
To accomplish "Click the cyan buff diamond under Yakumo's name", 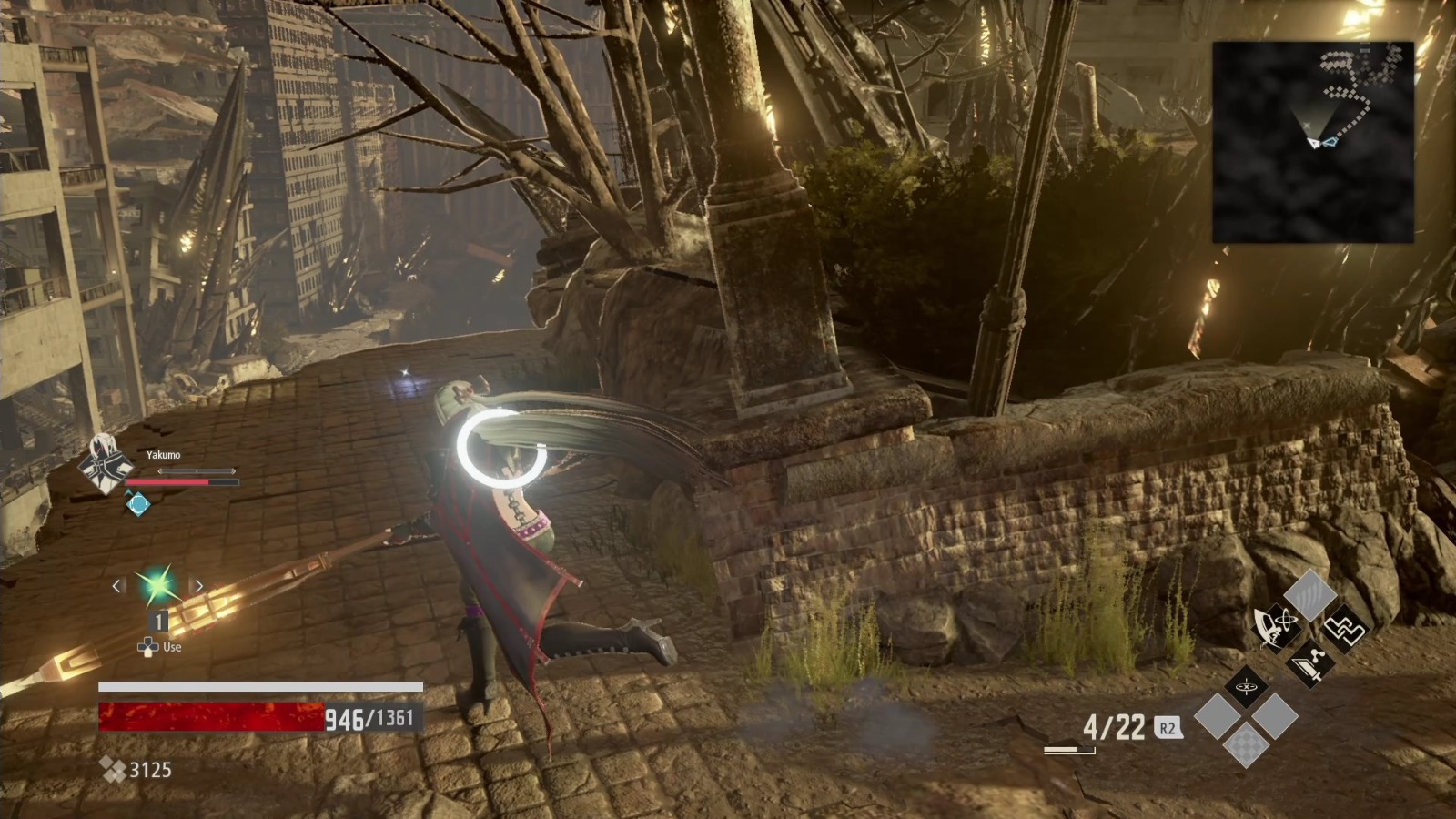I will click(138, 502).
